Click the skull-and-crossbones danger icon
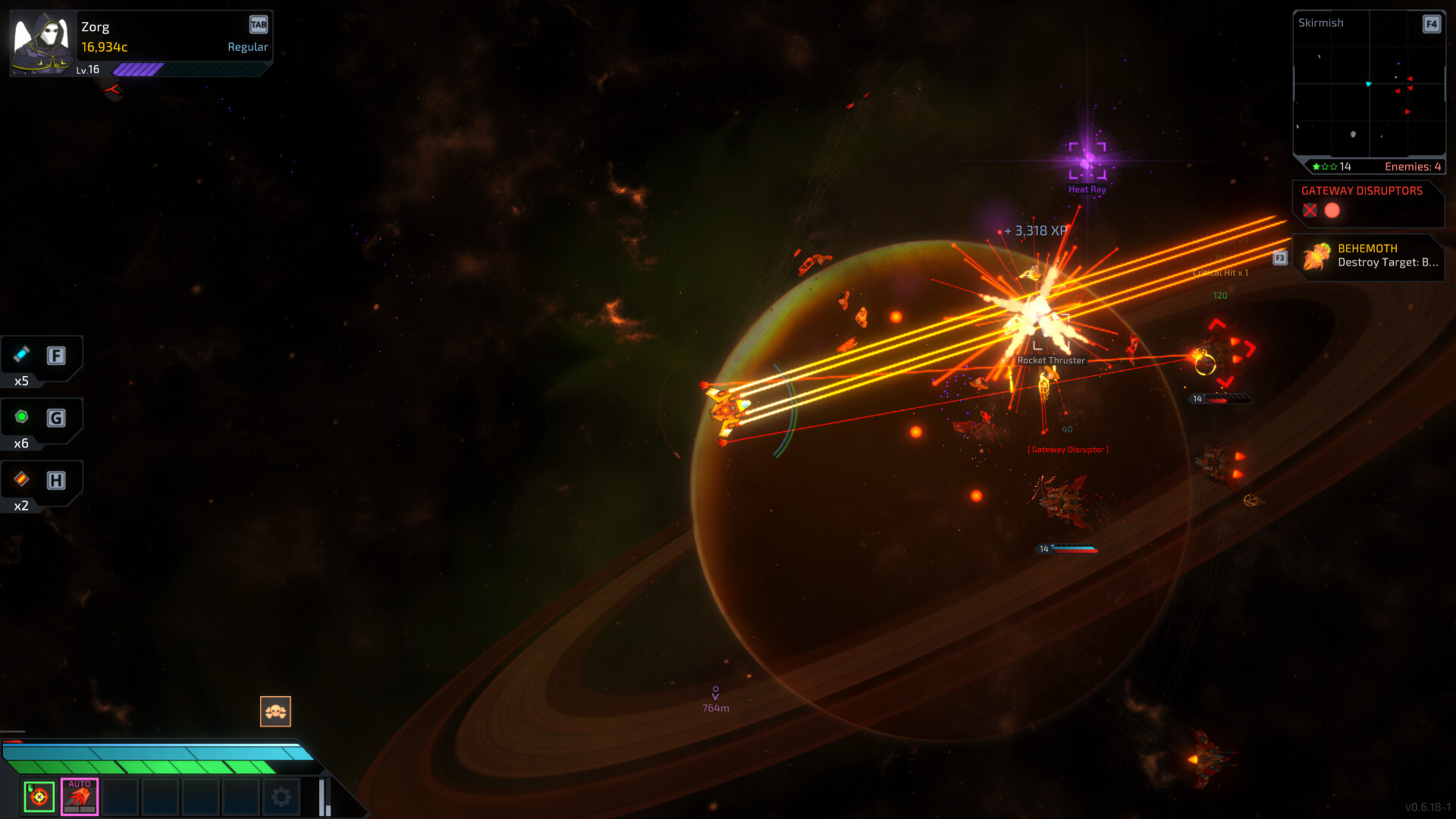The width and height of the screenshot is (1456, 819). (x=275, y=711)
